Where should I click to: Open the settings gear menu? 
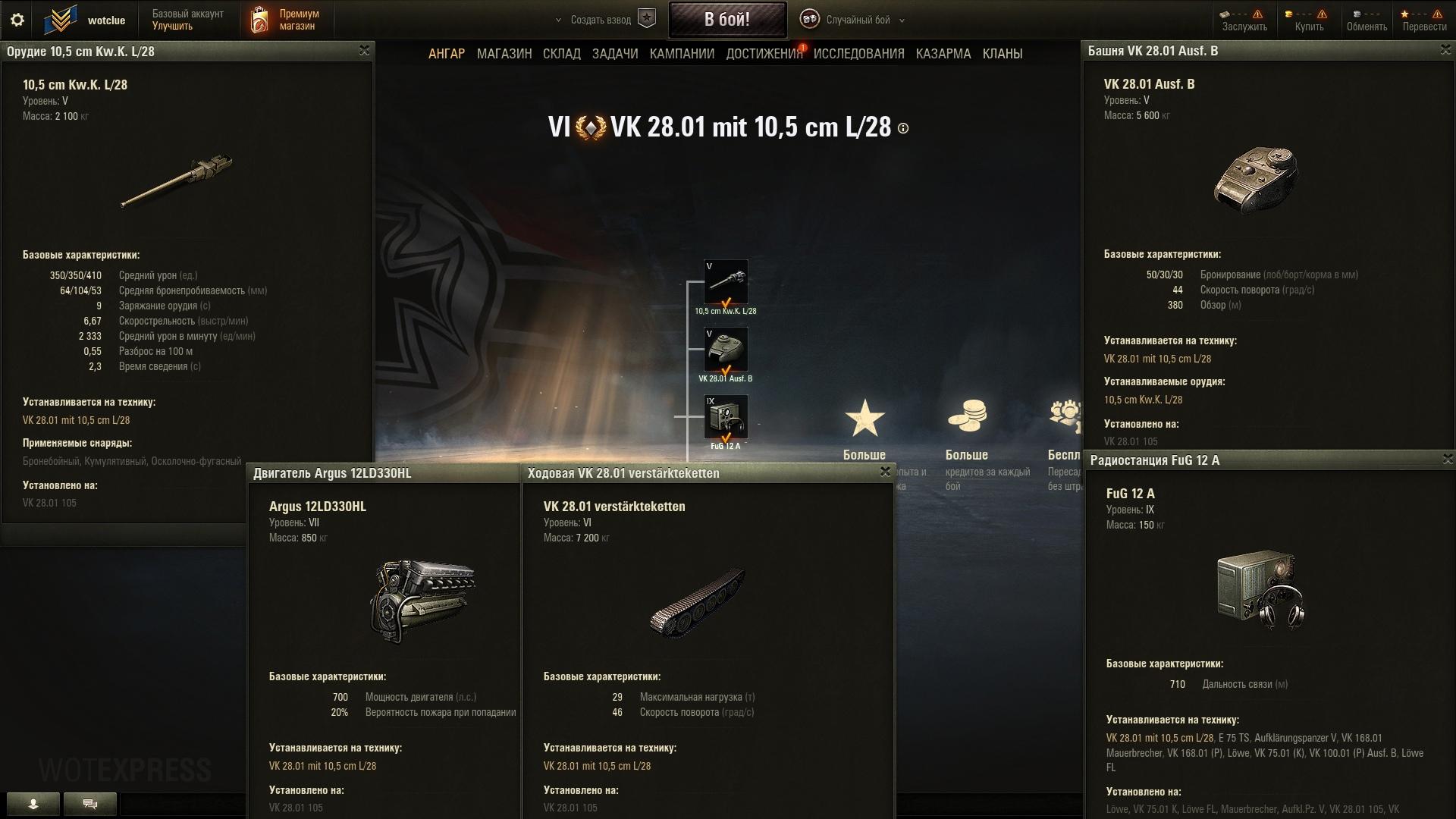pyautogui.click(x=17, y=20)
